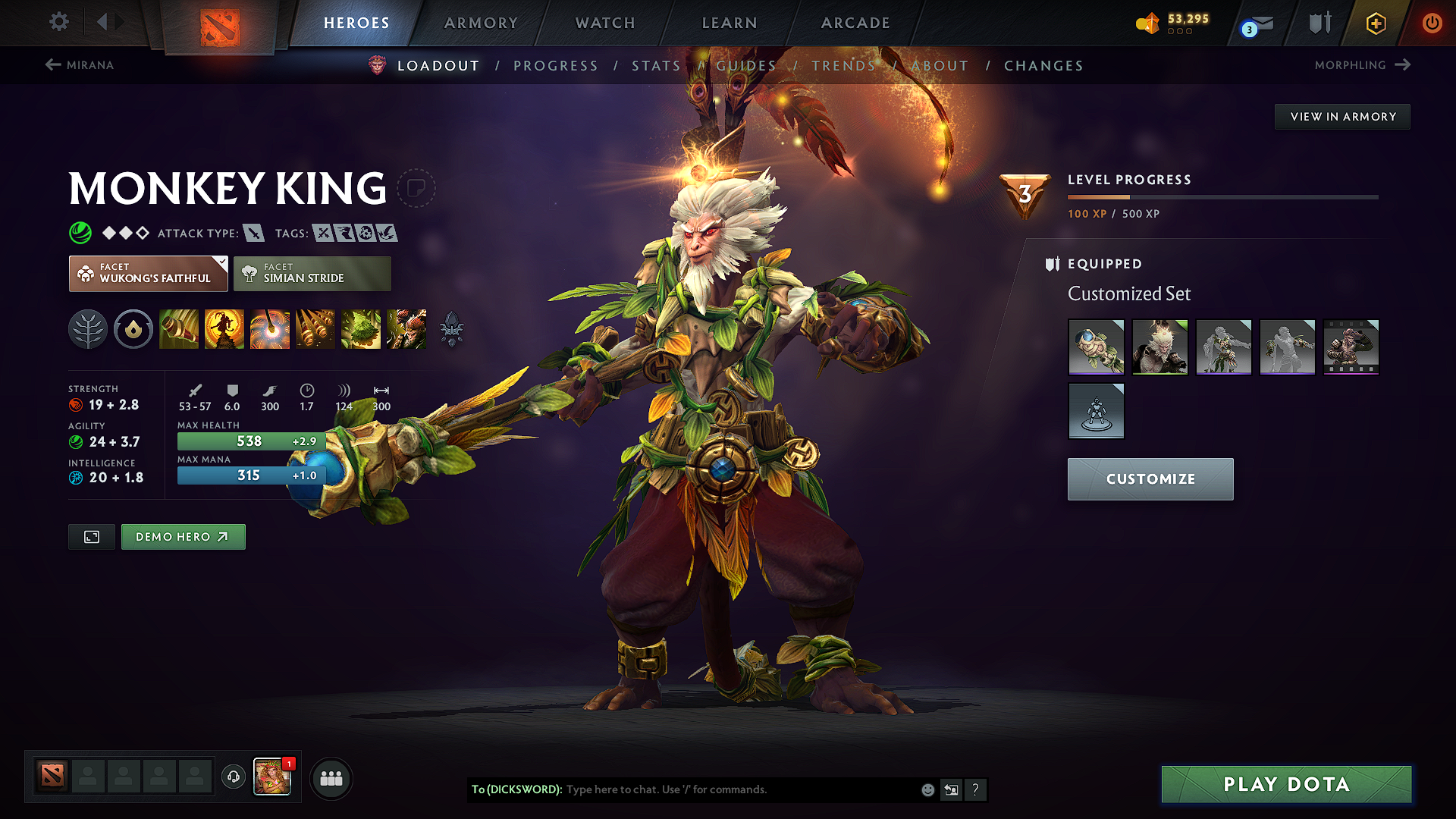Open the Jingu Mastery ability icon
Image resolution: width=1456 pixels, height=819 pixels.
click(x=315, y=329)
